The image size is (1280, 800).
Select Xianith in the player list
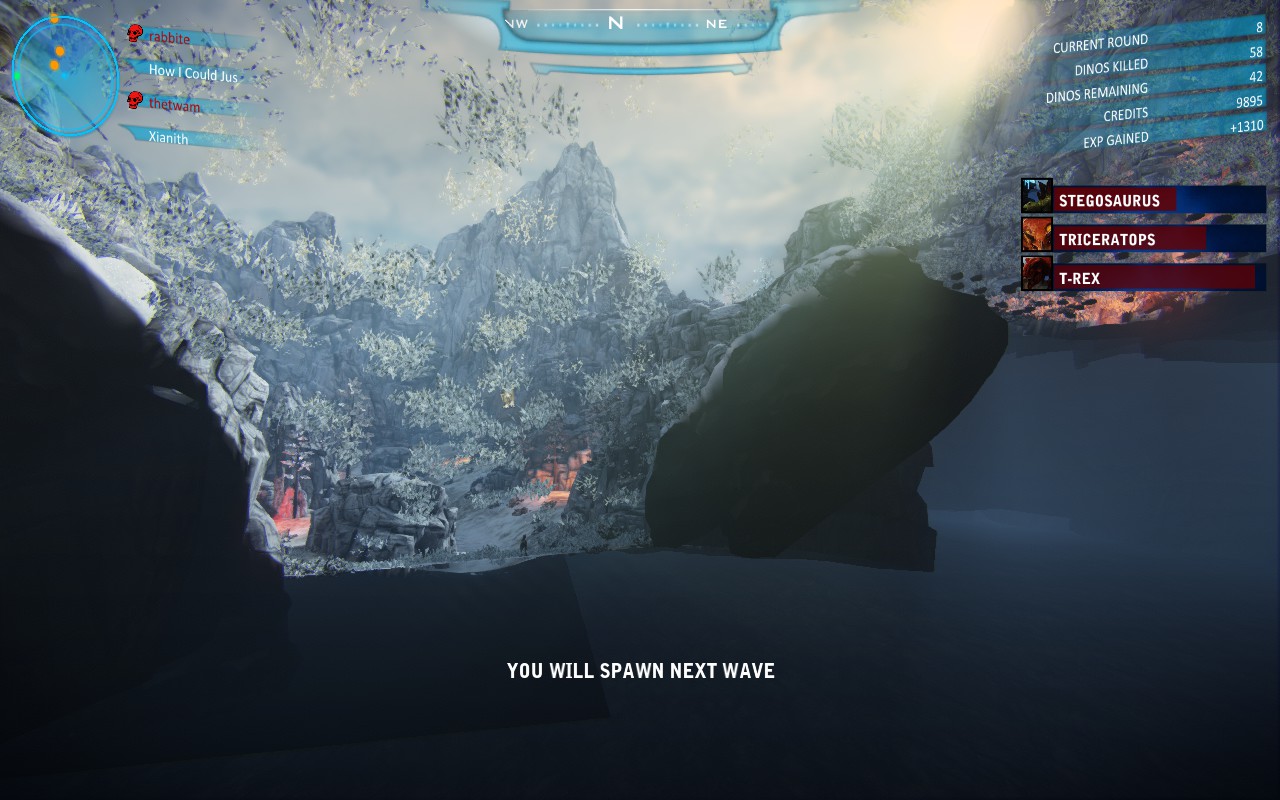click(168, 138)
